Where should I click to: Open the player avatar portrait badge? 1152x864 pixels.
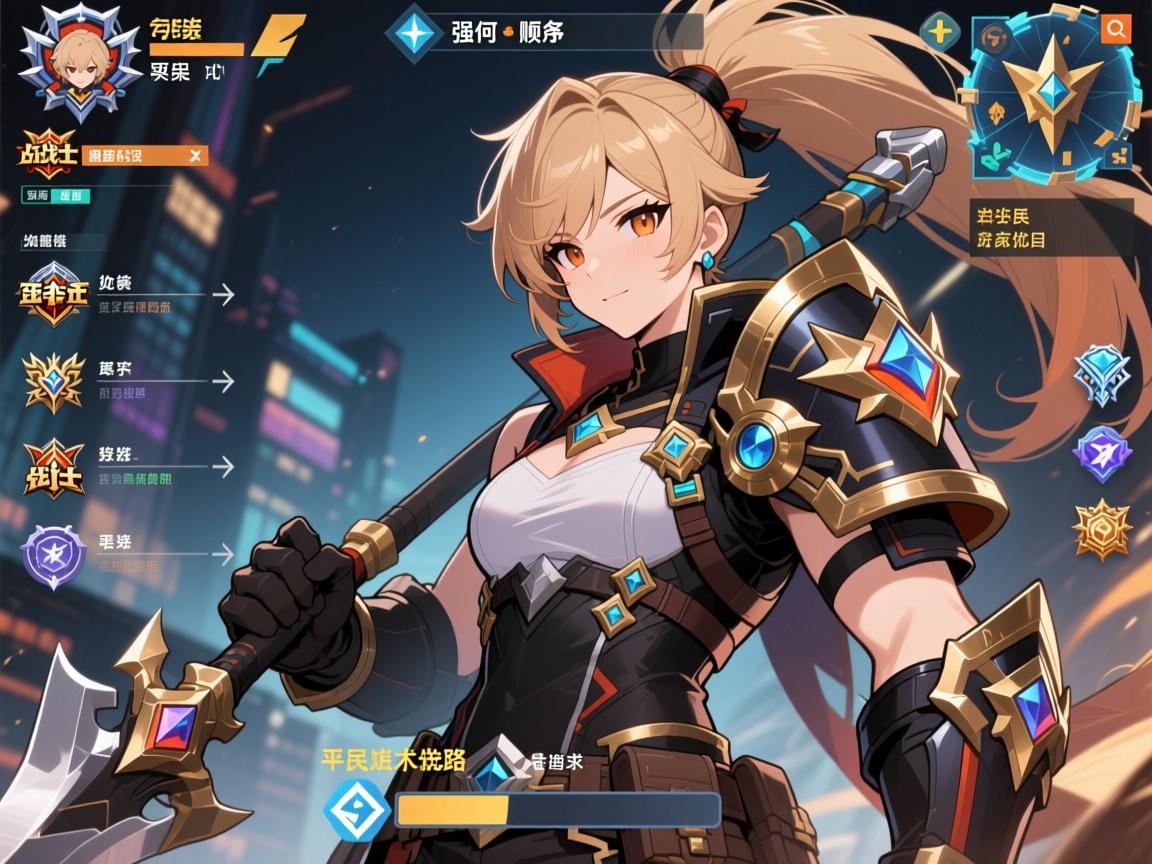[x=79, y=60]
